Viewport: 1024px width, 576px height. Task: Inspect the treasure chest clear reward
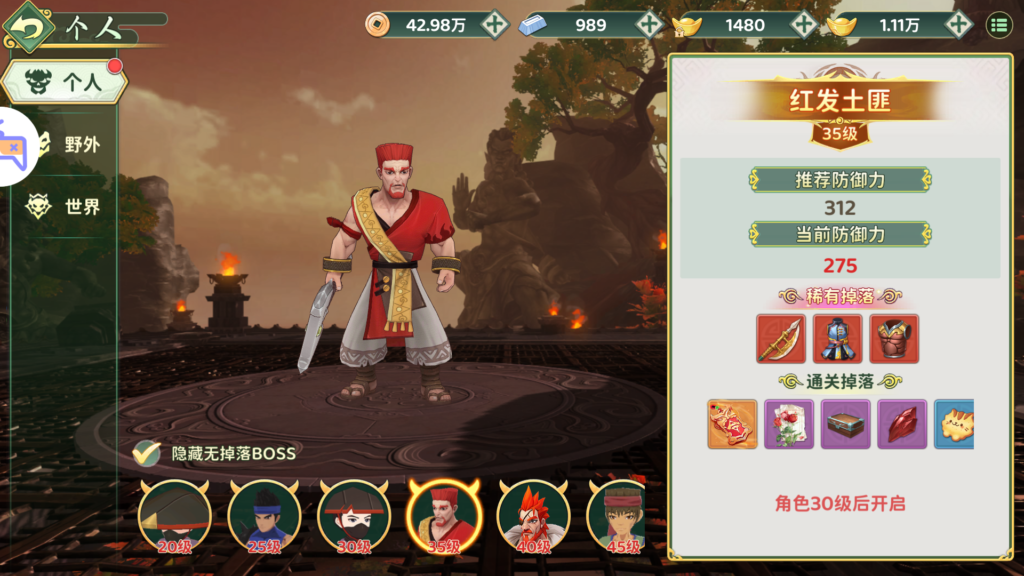pyautogui.click(x=846, y=424)
